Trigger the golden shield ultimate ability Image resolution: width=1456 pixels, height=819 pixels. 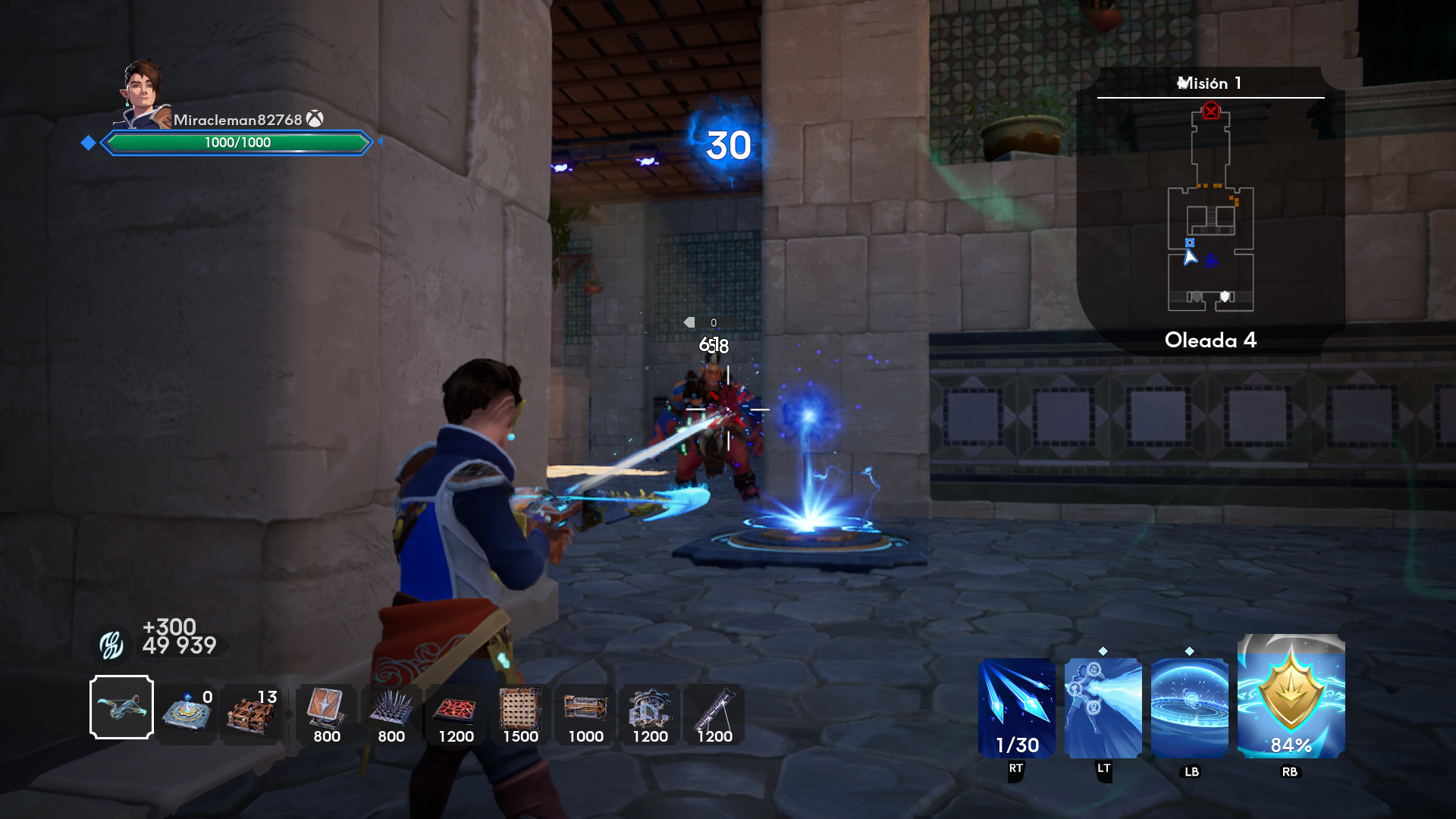(1291, 698)
